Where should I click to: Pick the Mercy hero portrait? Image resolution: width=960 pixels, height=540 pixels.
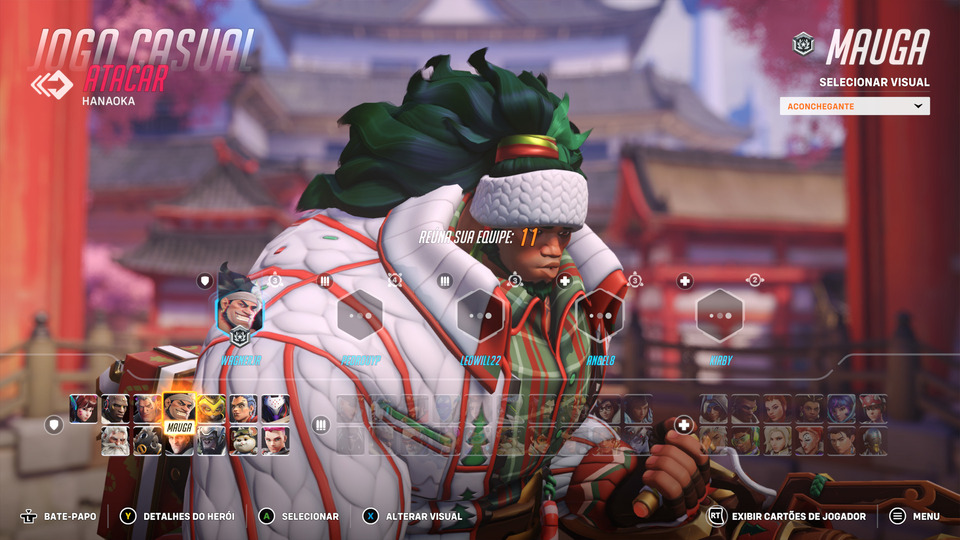point(778,441)
